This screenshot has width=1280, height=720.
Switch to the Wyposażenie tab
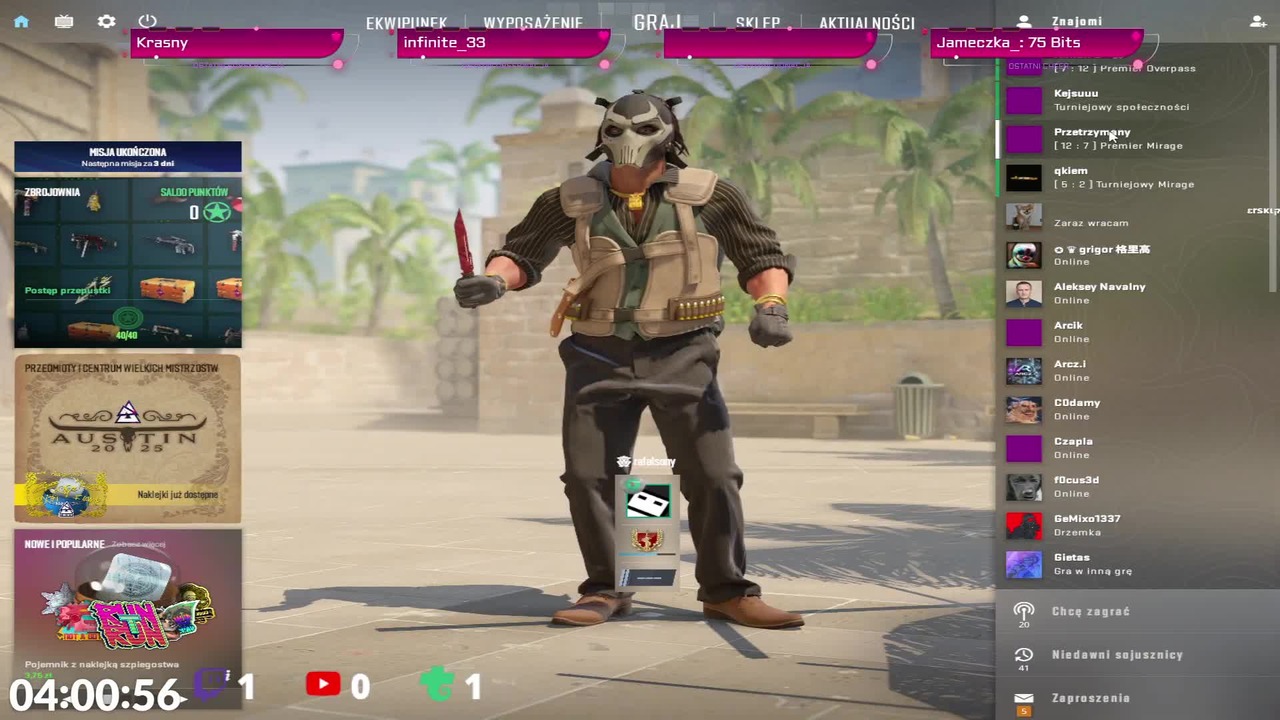coord(533,23)
